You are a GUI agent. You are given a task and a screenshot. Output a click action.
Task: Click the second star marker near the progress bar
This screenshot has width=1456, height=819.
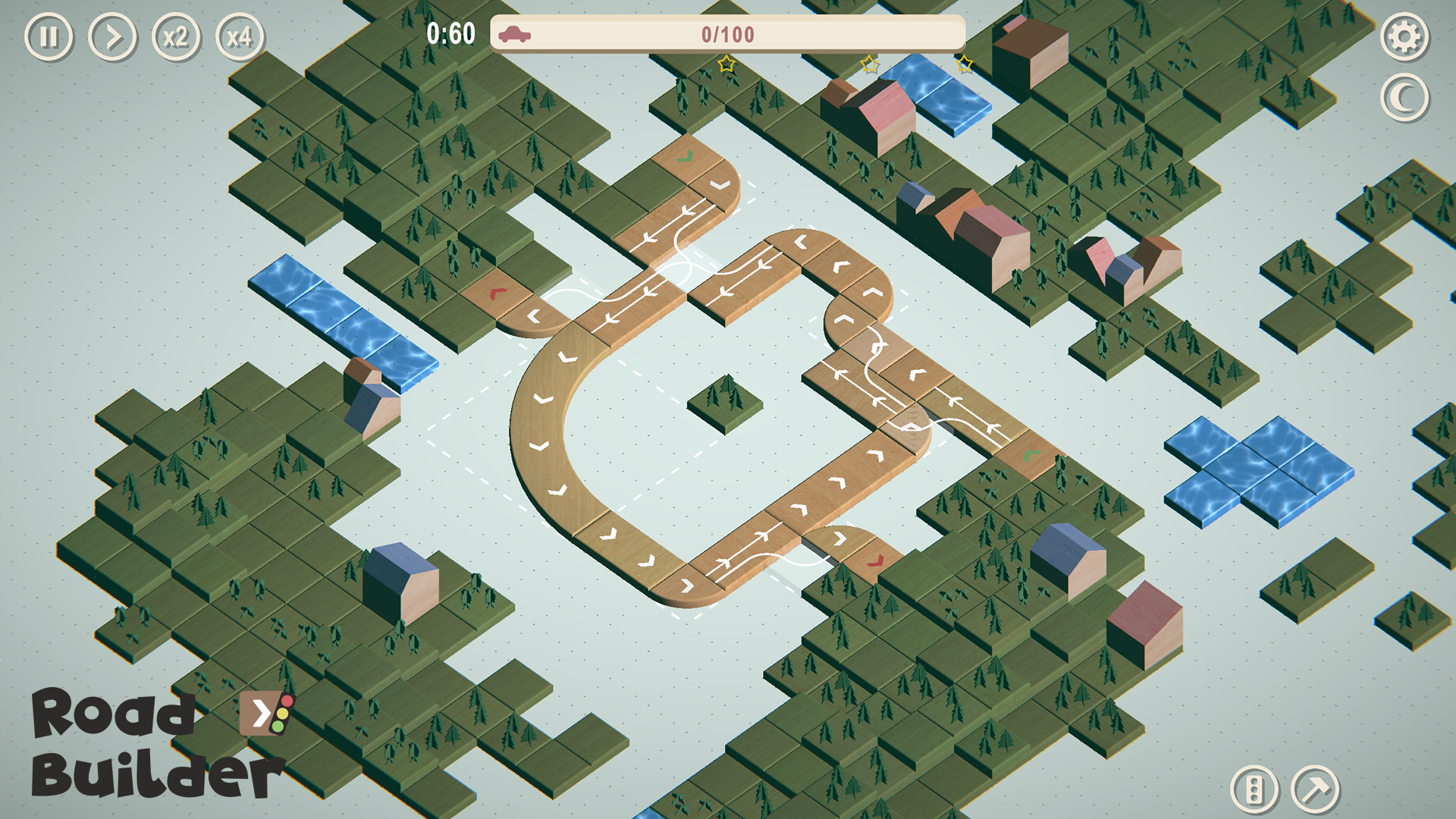[x=870, y=64]
